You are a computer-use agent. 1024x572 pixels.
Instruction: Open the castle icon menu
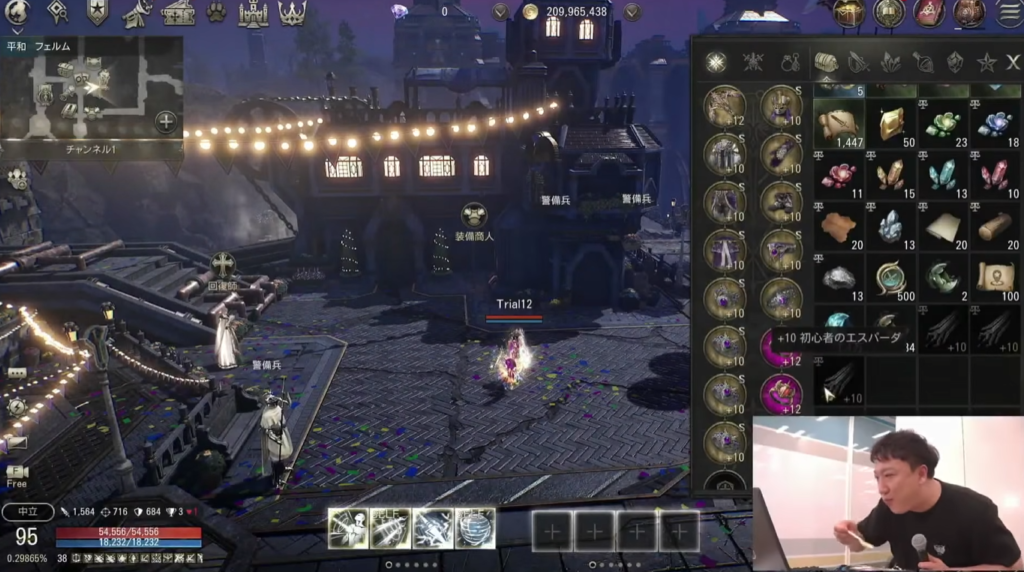click(x=253, y=13)
